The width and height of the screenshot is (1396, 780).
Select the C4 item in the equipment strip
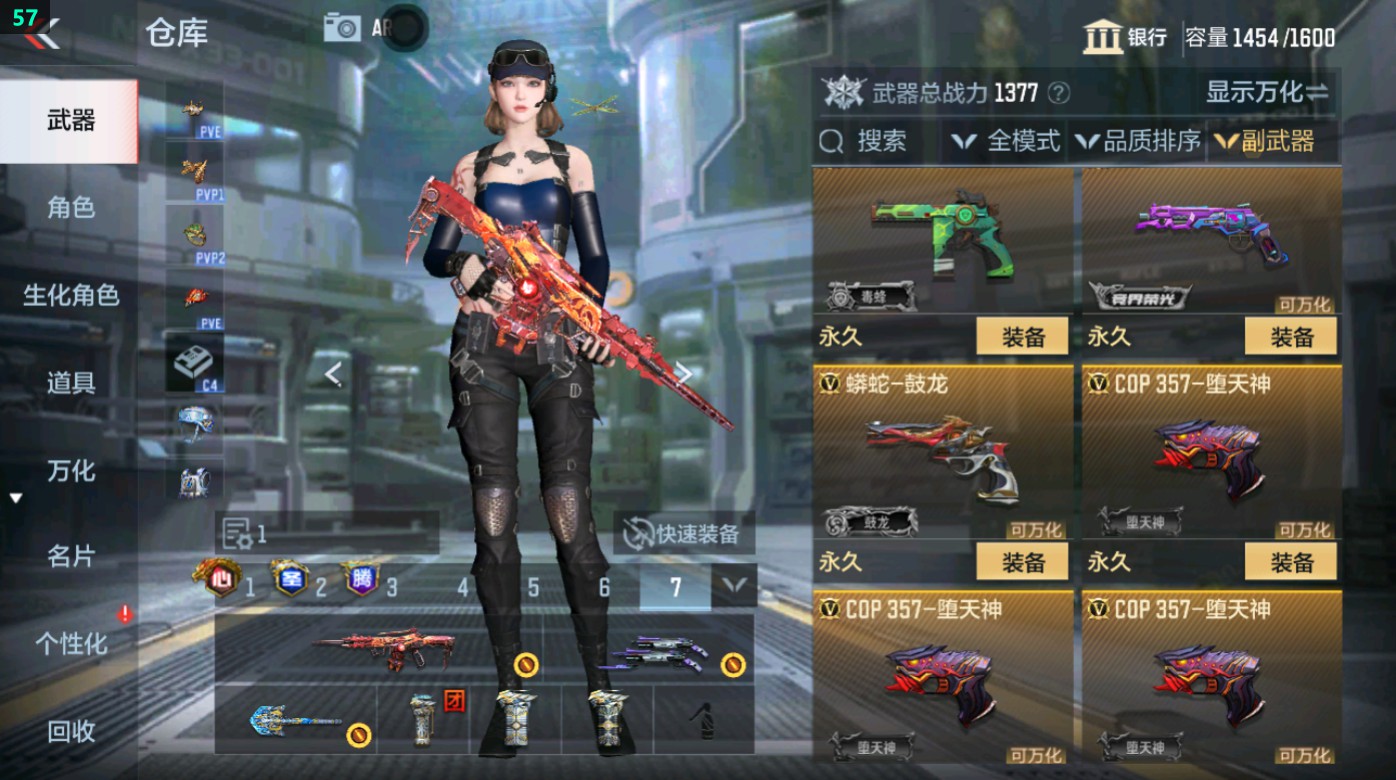[194, 361]
